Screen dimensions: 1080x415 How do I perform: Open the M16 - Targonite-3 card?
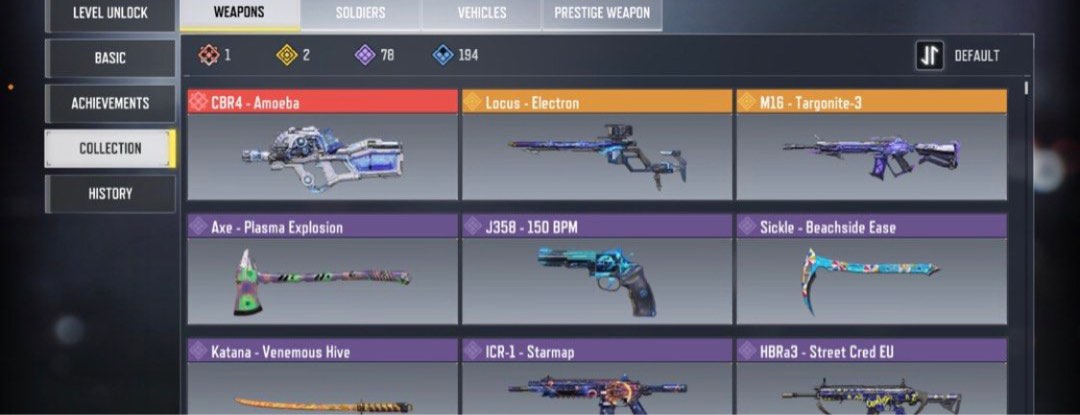pos(871,146)
